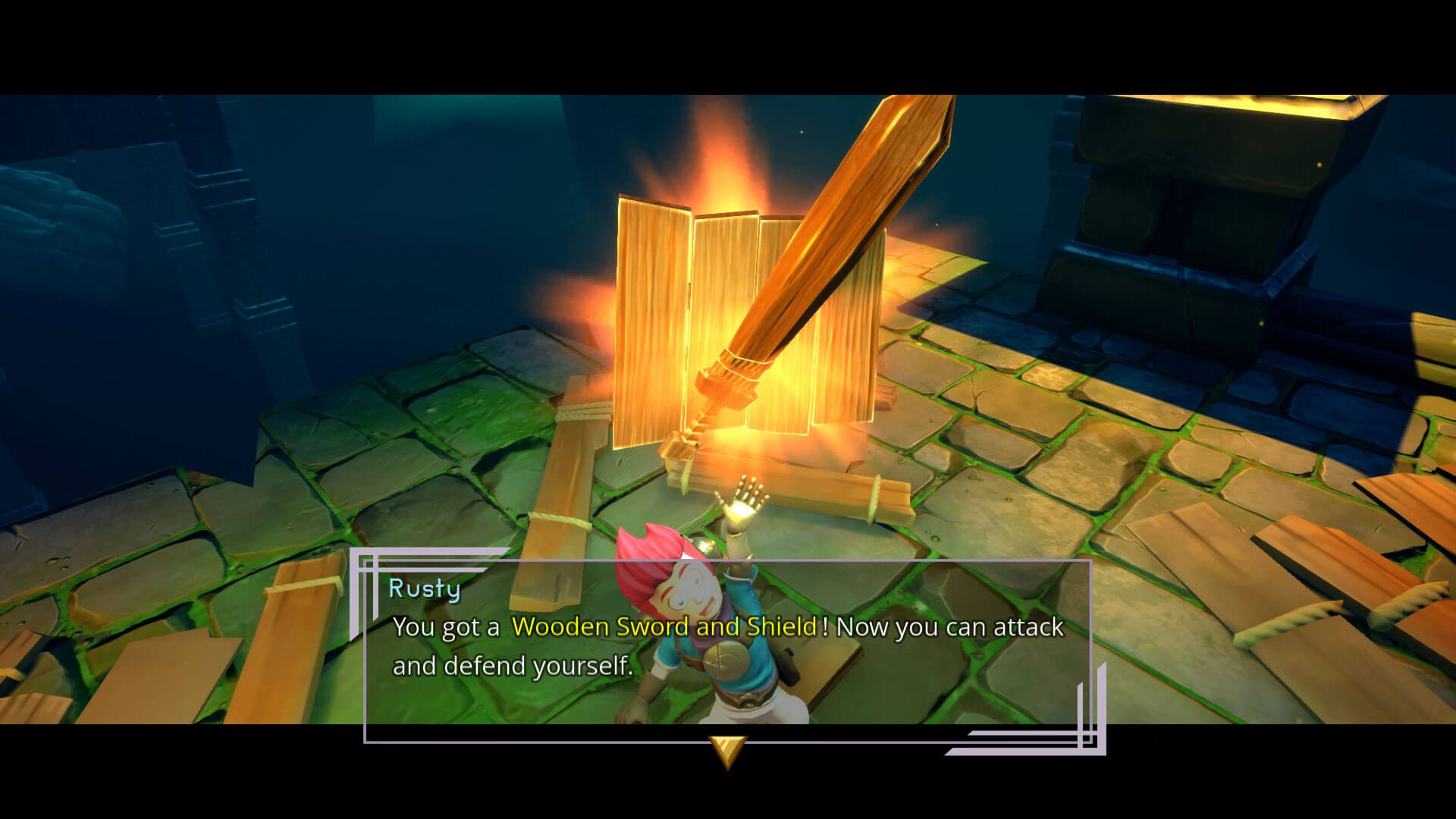1456x819 pixels.
Task: Click the dialogue sentence about defending yourself
Action: click(516, 666)
